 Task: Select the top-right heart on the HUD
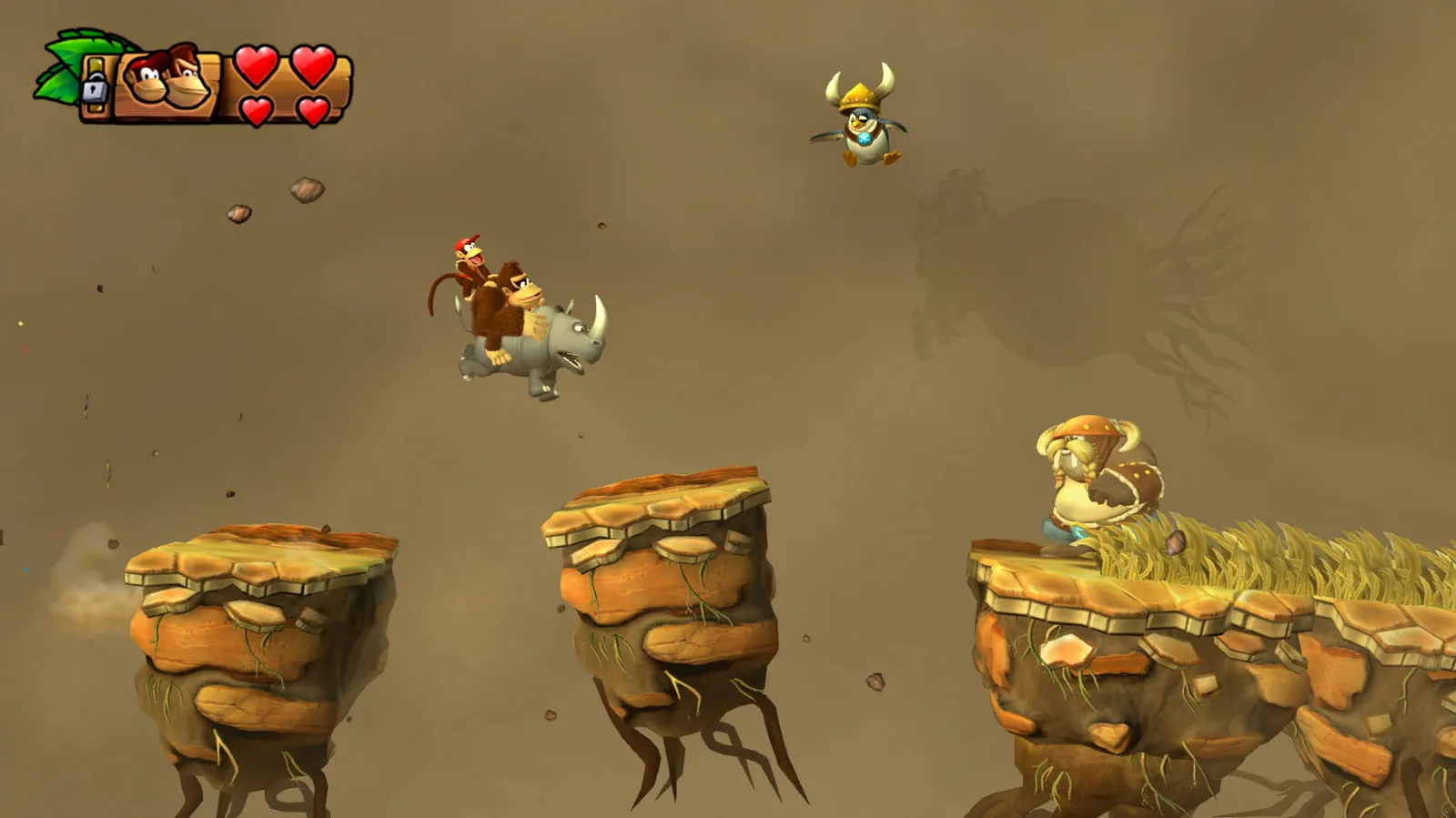(x=313, y=64)
